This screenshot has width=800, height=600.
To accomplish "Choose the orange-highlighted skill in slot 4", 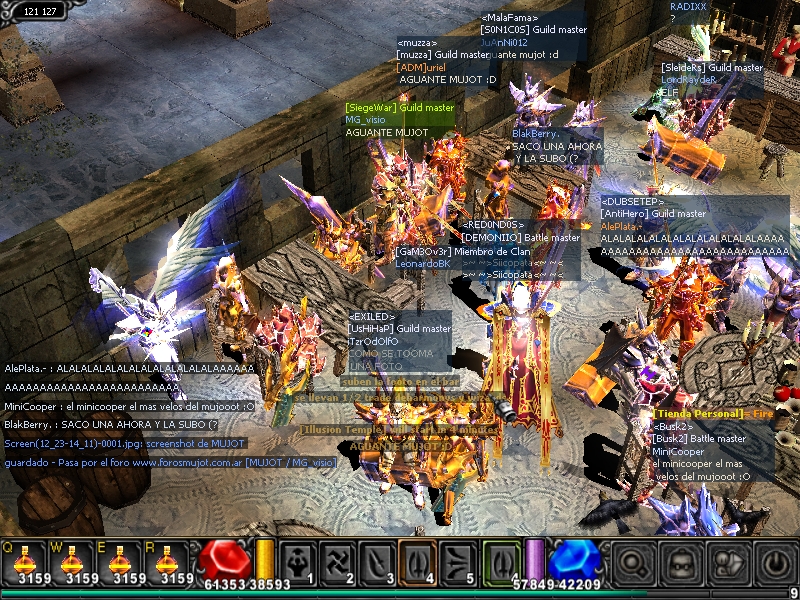I will pos(418,562).
